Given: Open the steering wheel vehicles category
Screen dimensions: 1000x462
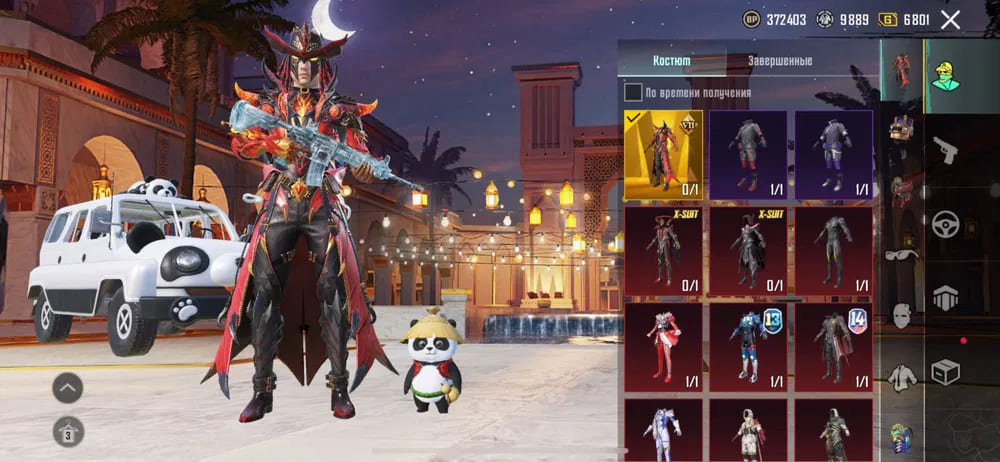Looking at the screenshot, I should click(945, 224).
